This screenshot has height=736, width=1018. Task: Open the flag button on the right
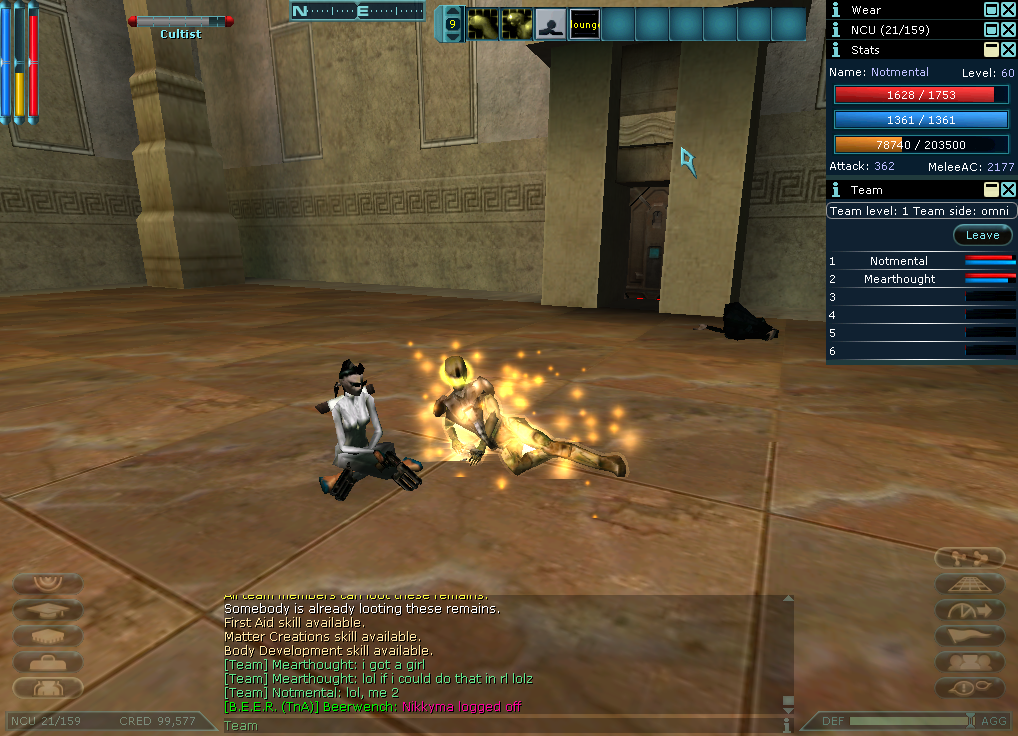click(970, 636)
